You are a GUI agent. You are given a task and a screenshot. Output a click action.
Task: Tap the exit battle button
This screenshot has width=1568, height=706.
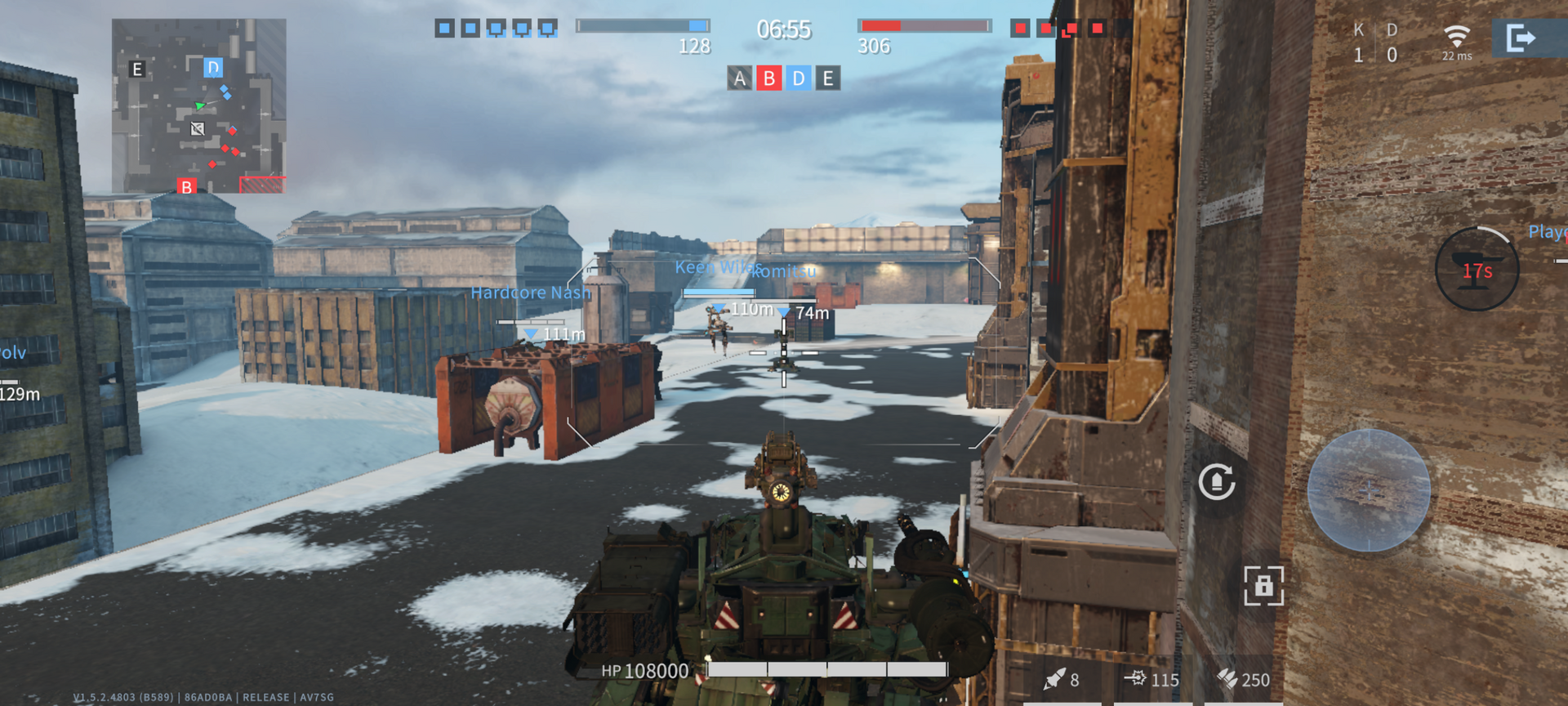tap(1521, 38)
